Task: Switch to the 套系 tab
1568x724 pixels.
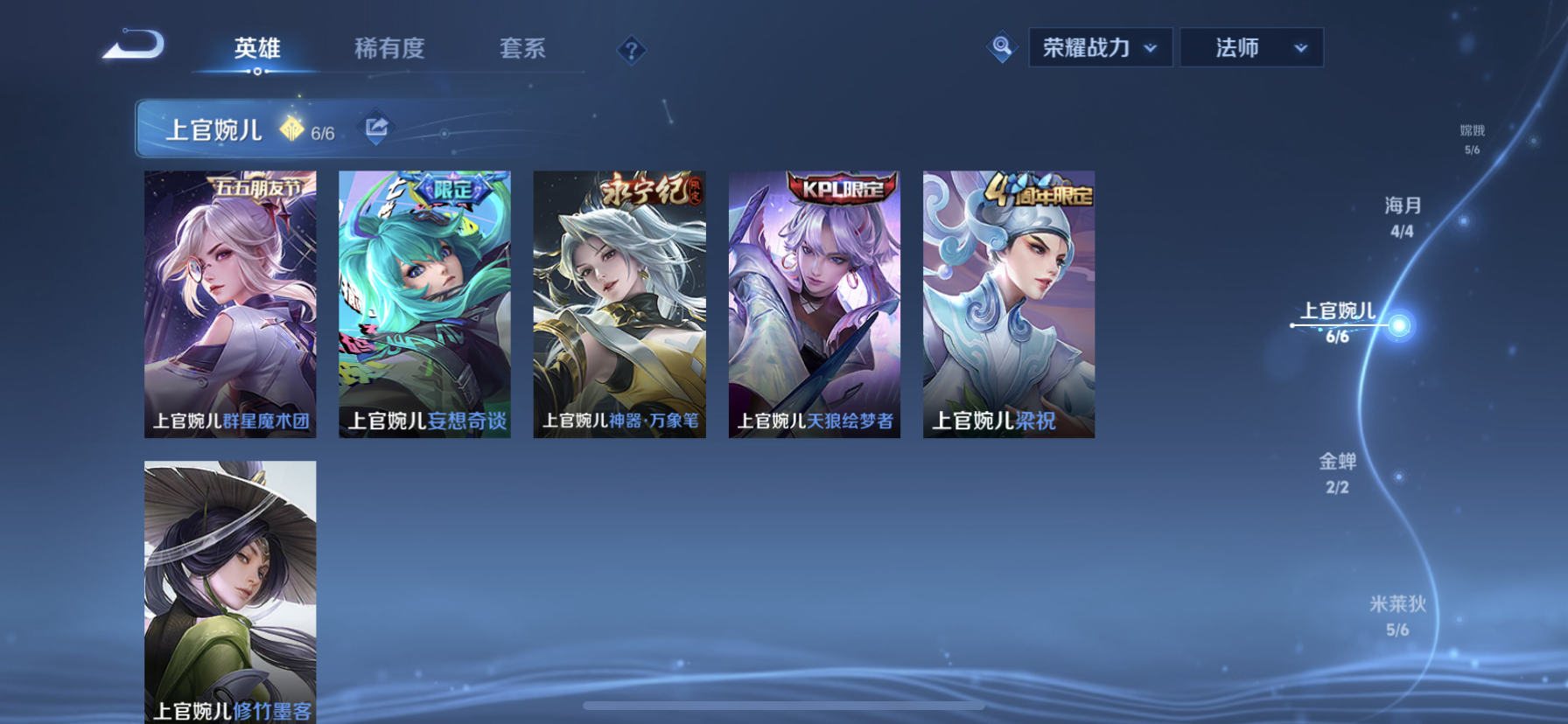Action: [x=521, y=50]
